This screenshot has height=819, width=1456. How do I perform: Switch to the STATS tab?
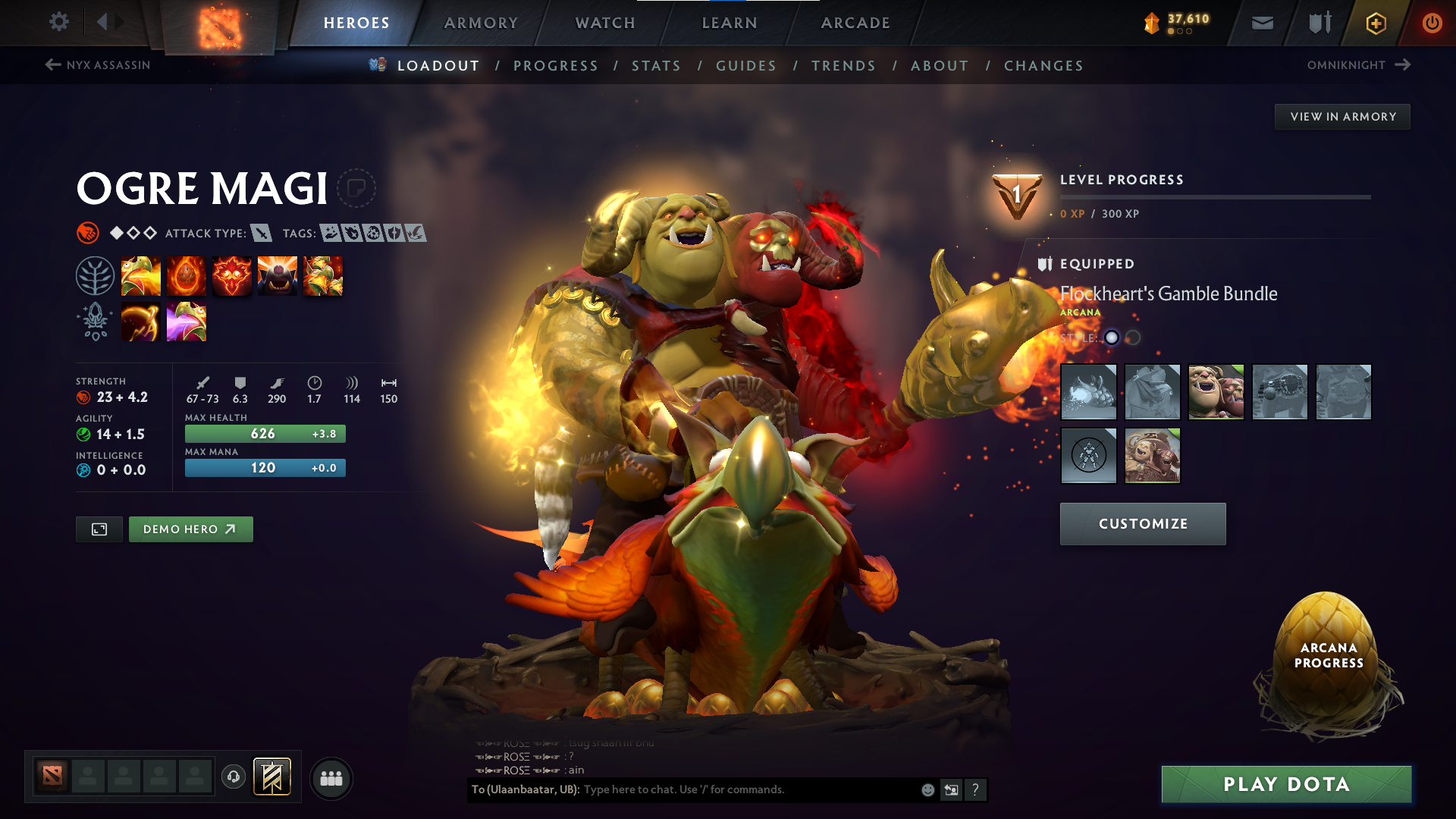(657, 66)
